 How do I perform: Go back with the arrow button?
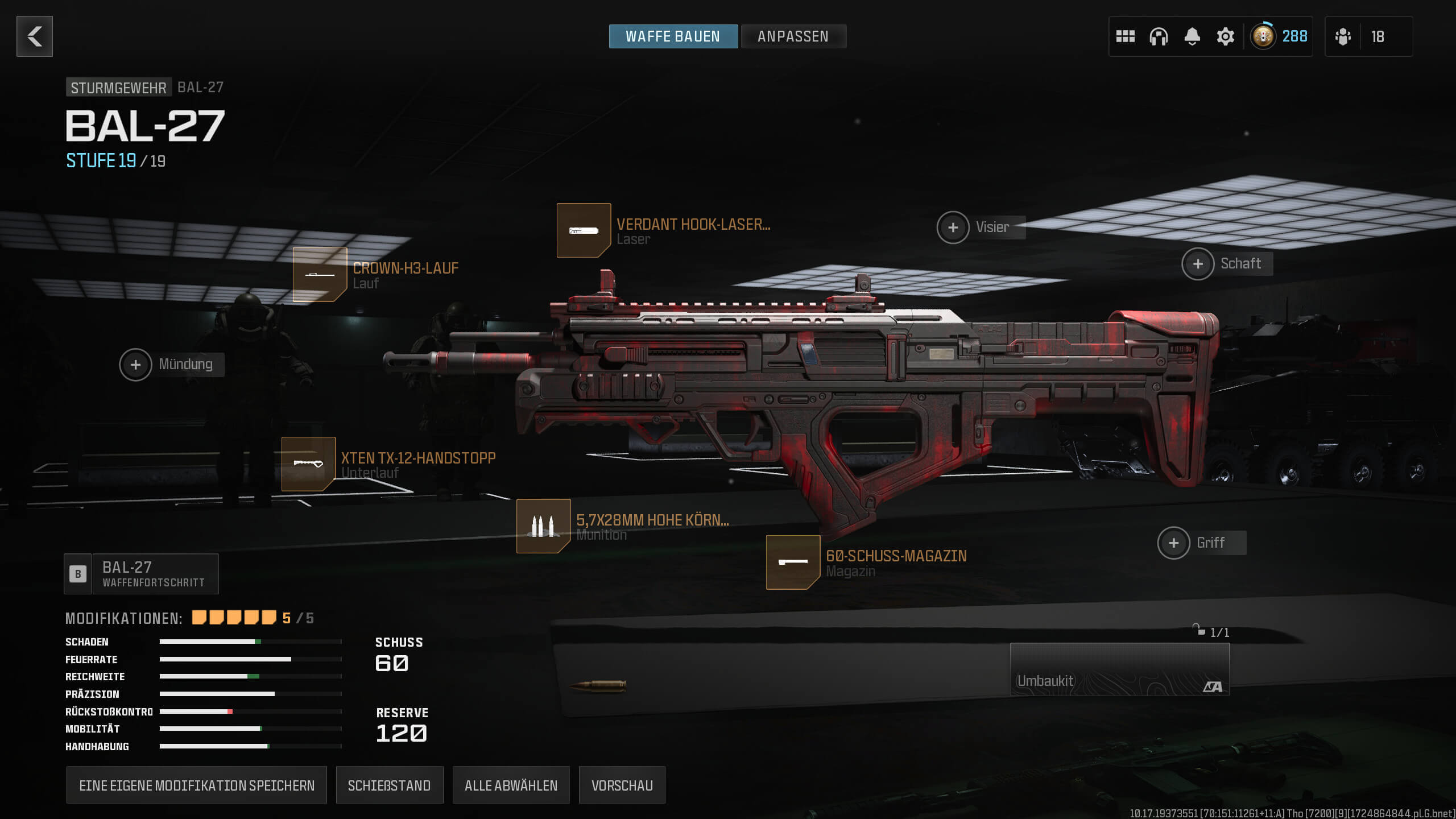coord(35,36)
